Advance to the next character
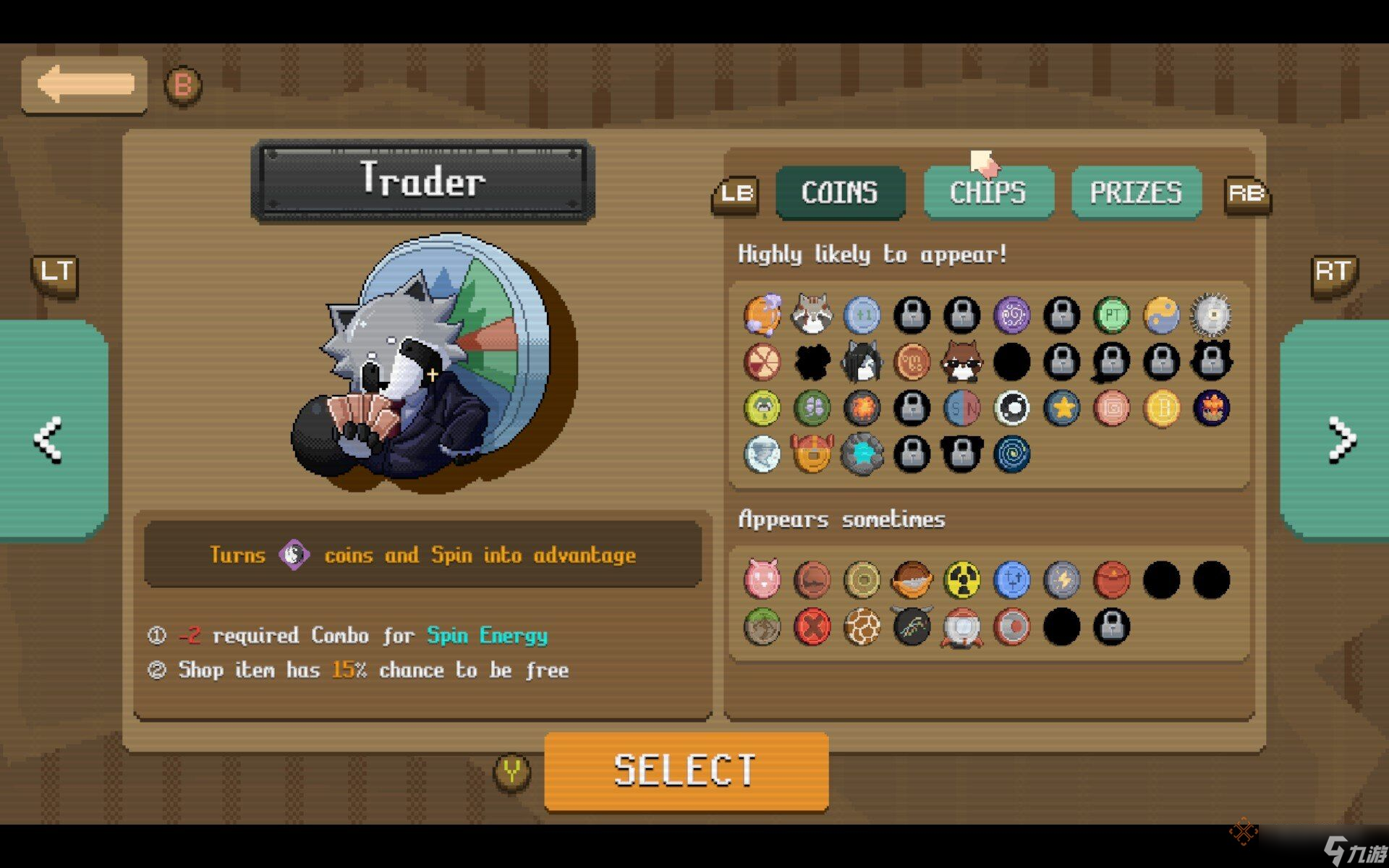Image resolution: width=1389 pixels, height=868 pixels. pyautogui.click(x=1340, y=438)
